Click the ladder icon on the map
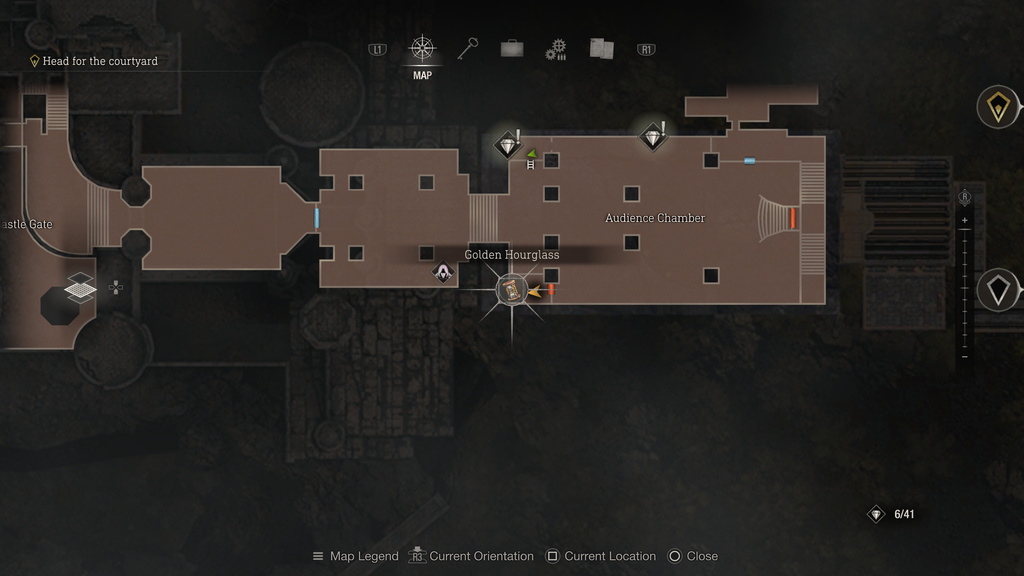1024x576 pixels. 531,165
